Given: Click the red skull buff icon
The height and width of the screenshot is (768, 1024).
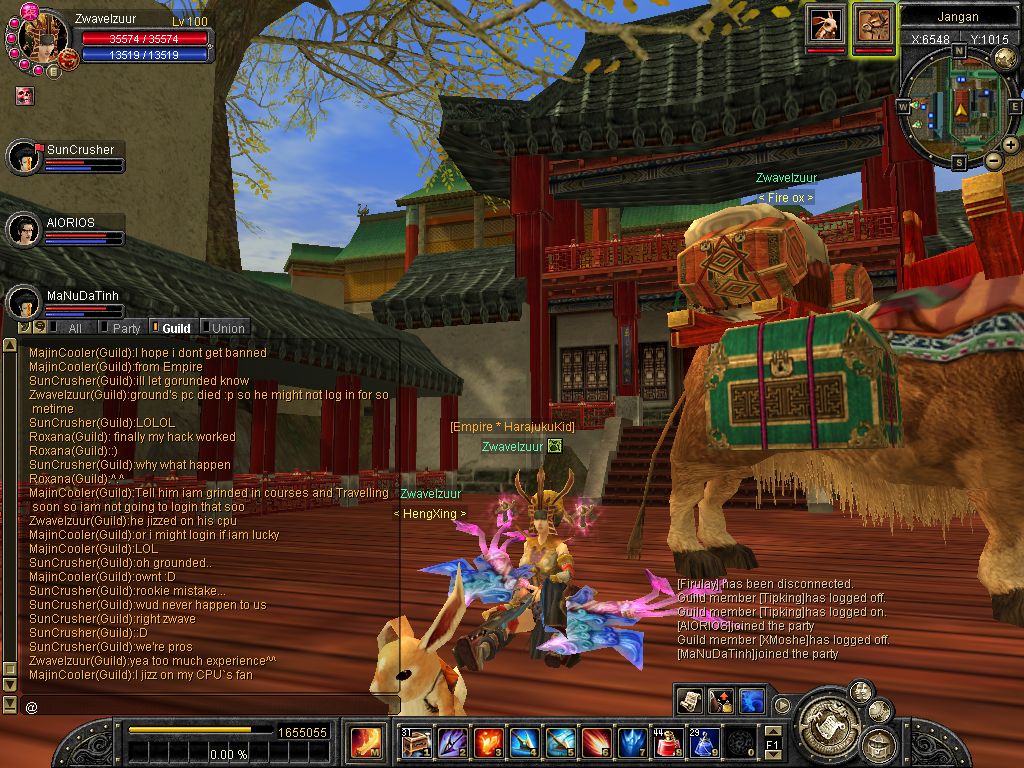Looking at the screenshot, I should point(25,95).
